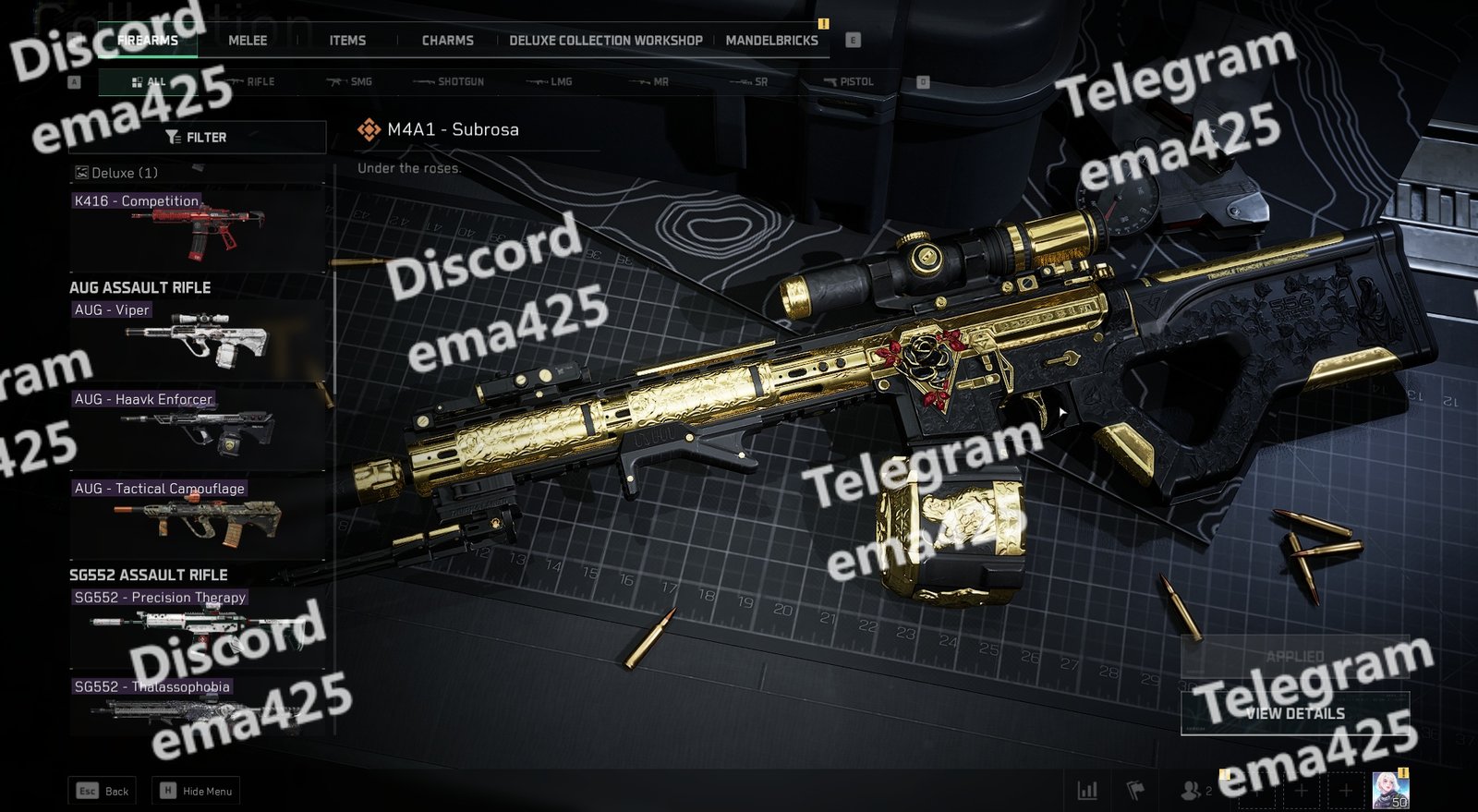Open the Items tab

(347, 41)
